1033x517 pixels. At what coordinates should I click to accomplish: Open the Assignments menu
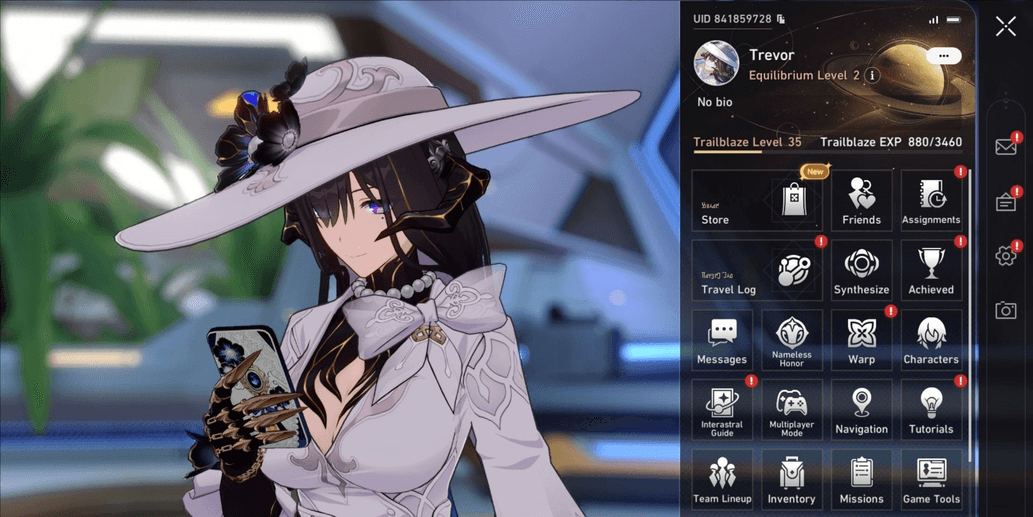pos(931,201)
